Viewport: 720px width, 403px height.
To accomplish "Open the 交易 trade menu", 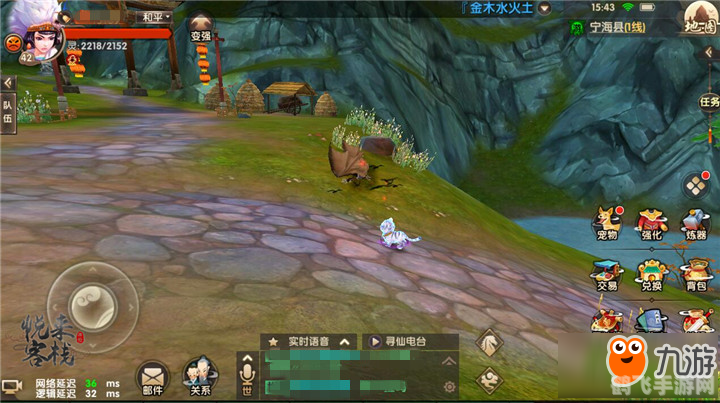I will pos(606,274).
